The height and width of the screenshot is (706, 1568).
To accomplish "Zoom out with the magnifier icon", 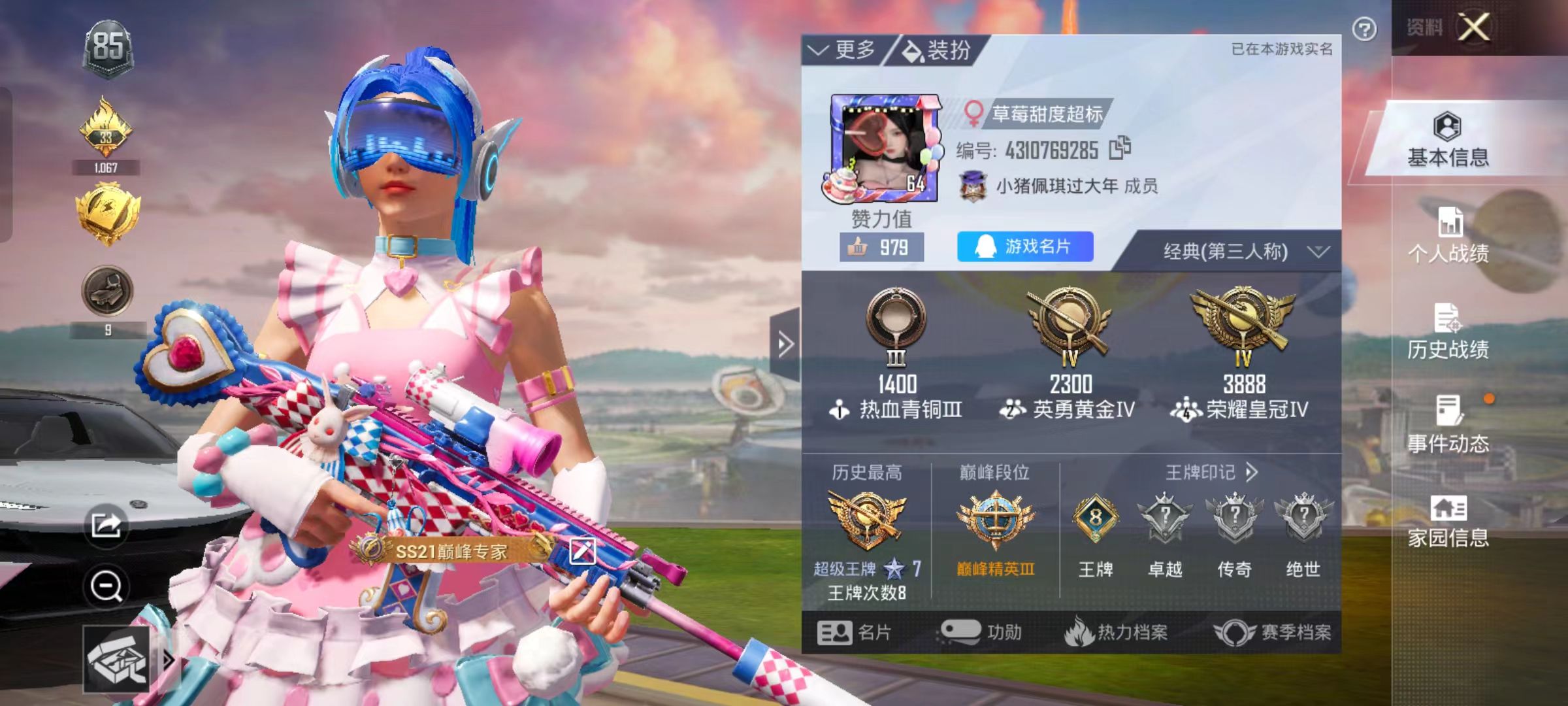I will [x=106, y=586].
